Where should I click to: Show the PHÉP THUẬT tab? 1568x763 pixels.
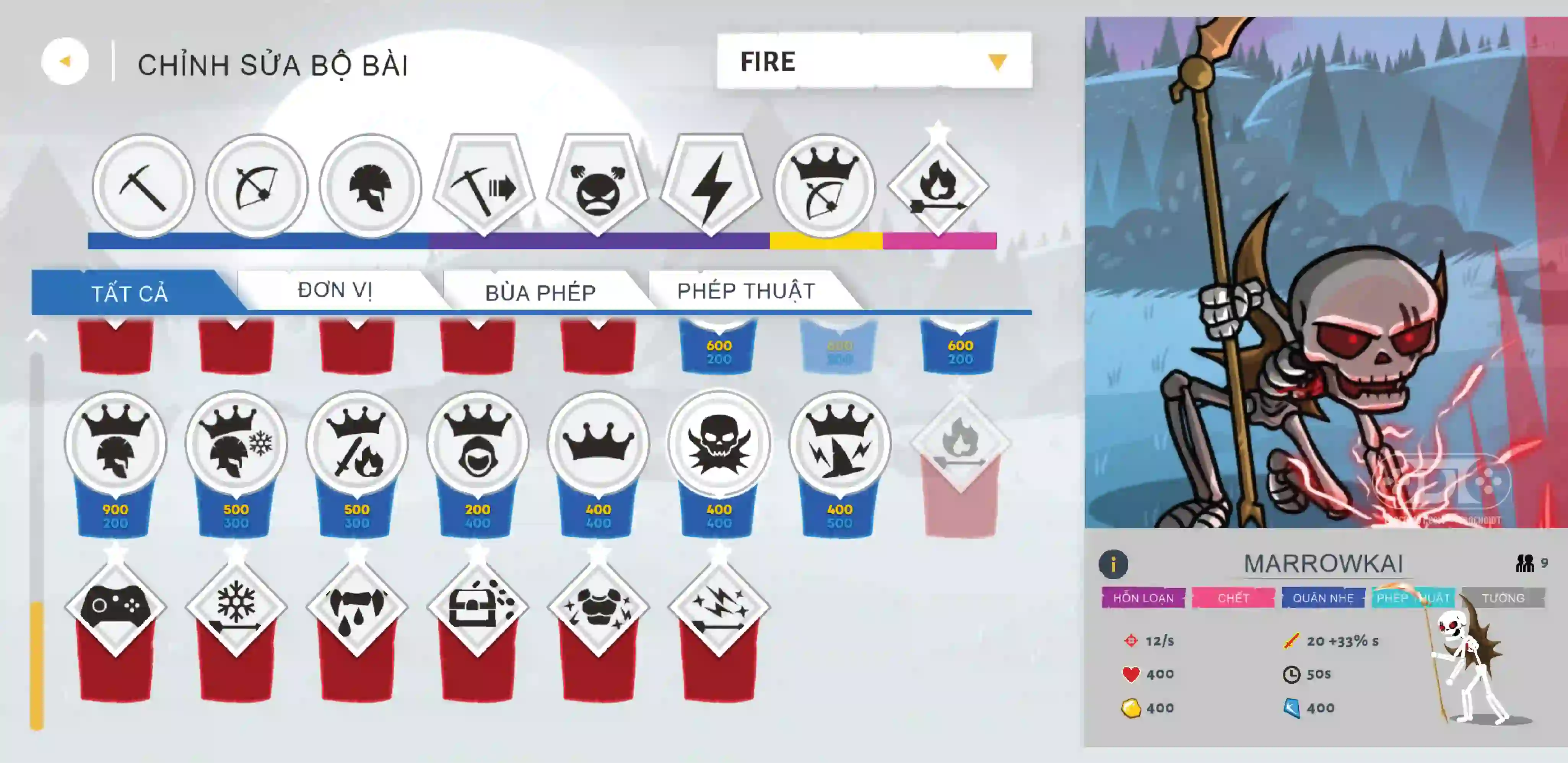(x=746, y=291)
